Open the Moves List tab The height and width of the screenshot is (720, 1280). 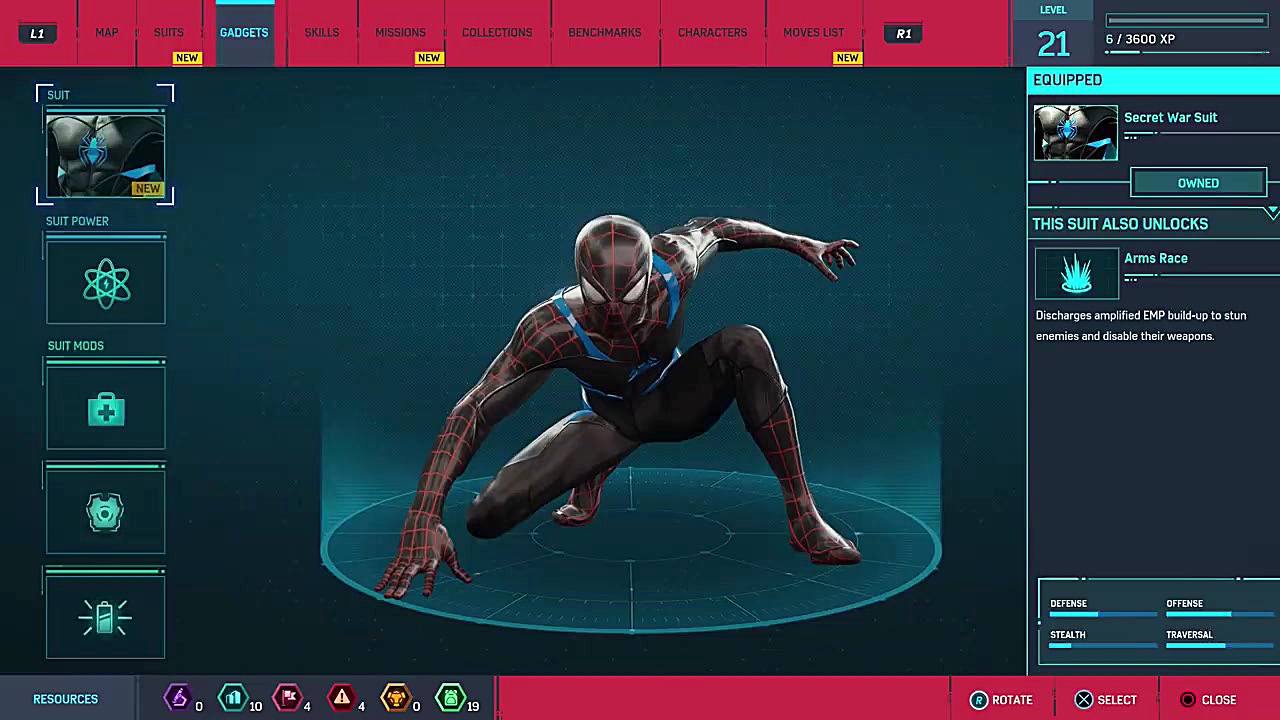(813, 33)
